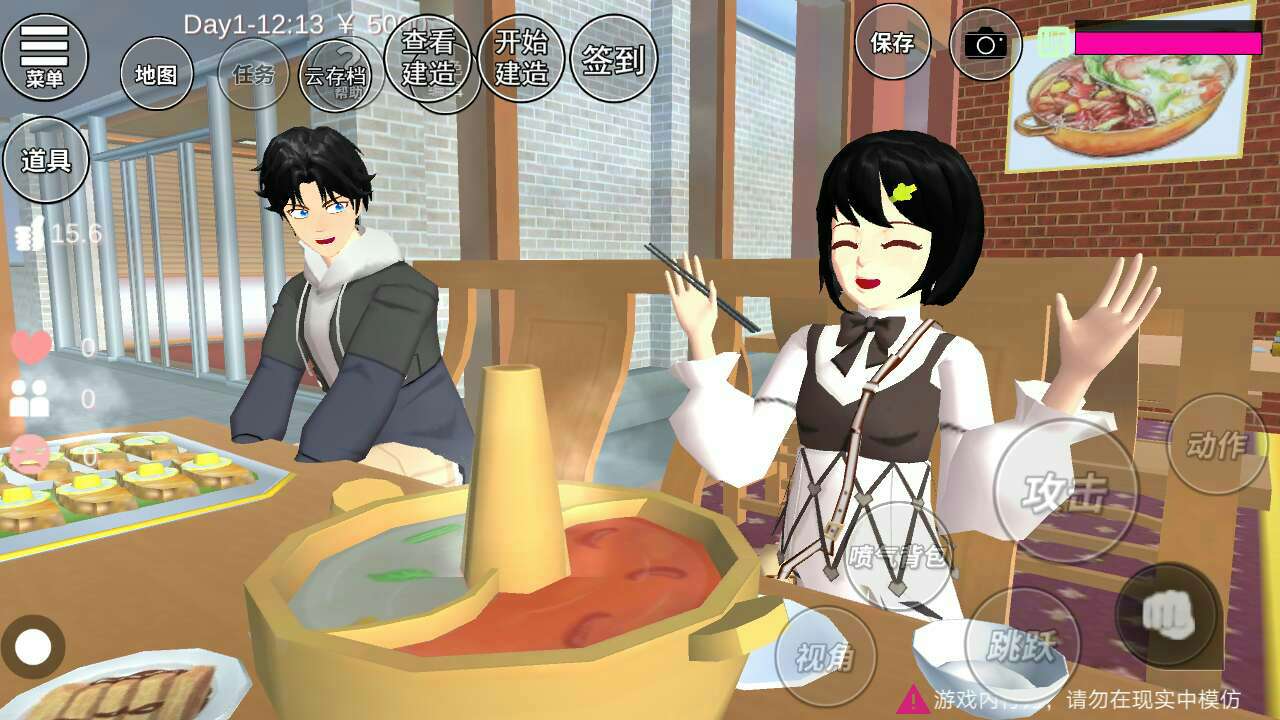
Task: Tap the 查看建造 view buildings button
Action: (x=428, y=57)
